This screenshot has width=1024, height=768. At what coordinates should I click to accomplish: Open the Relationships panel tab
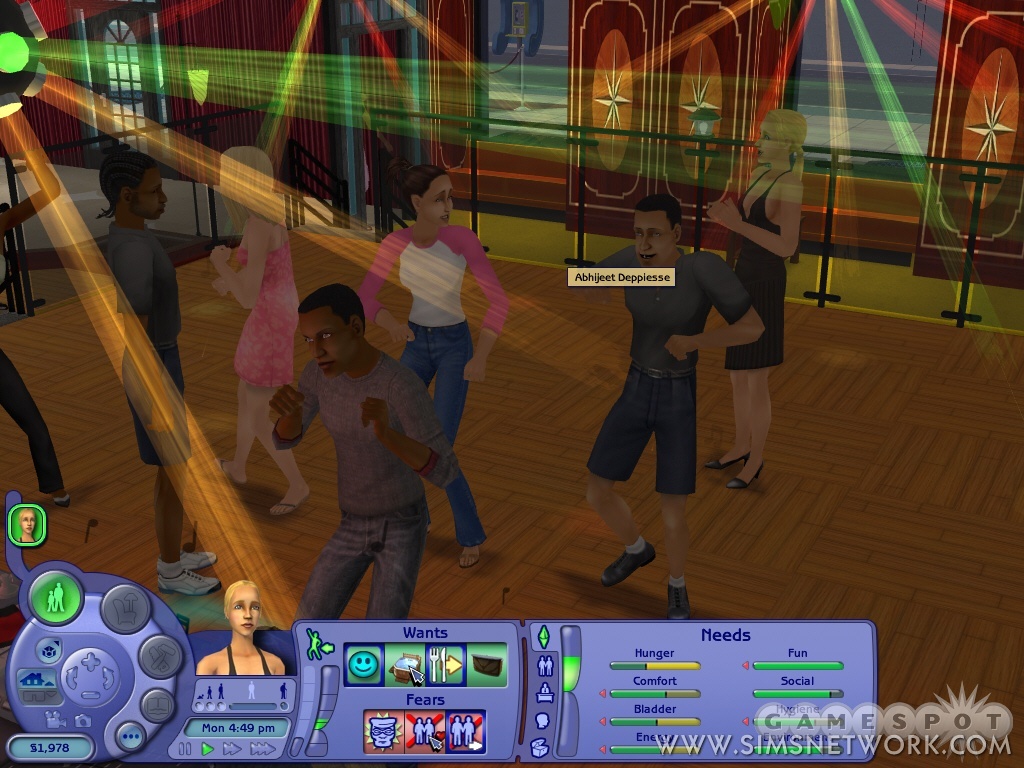click(x=546, y=665)
